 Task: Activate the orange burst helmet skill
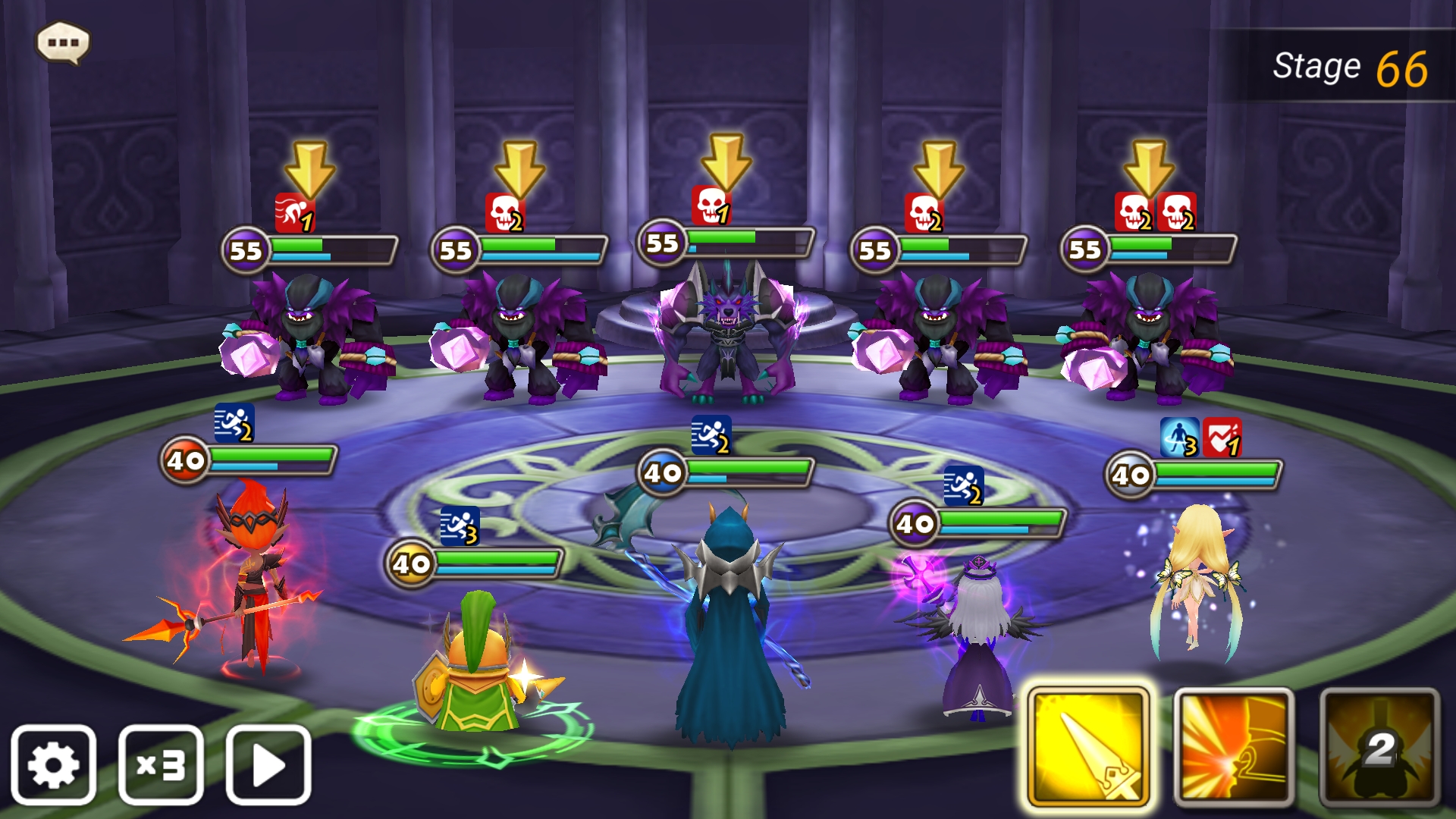click(1234, 747)
